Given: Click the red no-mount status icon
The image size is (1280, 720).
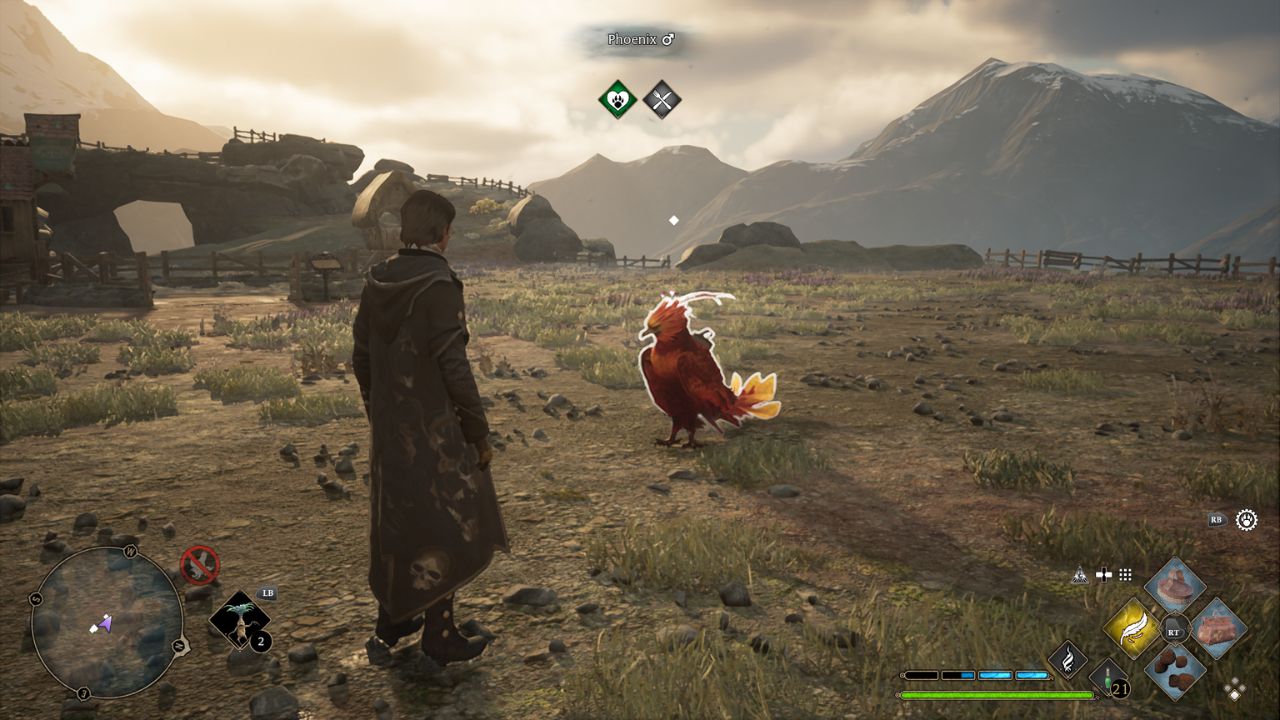Looking at the screenshot, I should point(199,565).
